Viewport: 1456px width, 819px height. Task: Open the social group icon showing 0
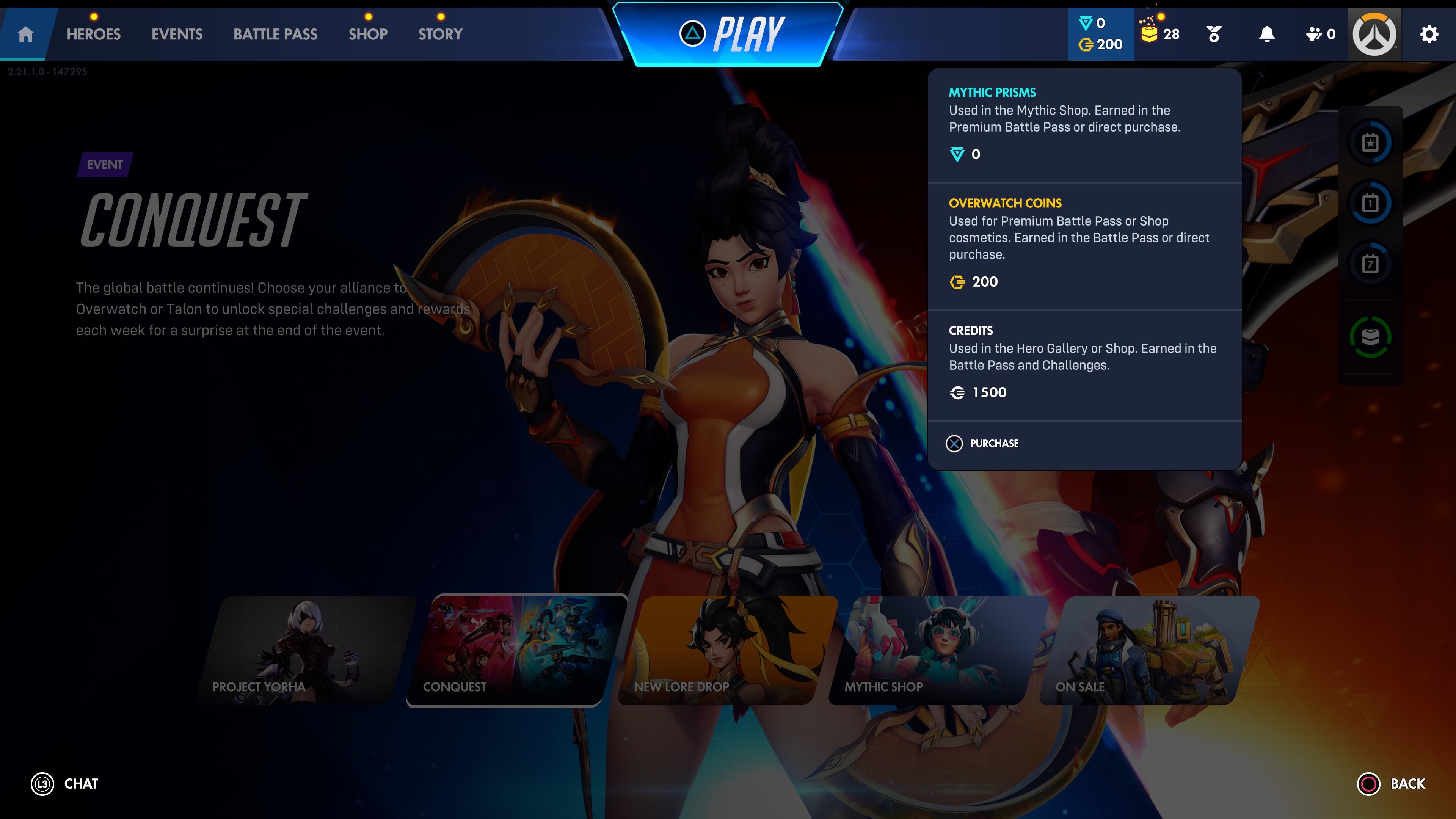click(1320, 35)
